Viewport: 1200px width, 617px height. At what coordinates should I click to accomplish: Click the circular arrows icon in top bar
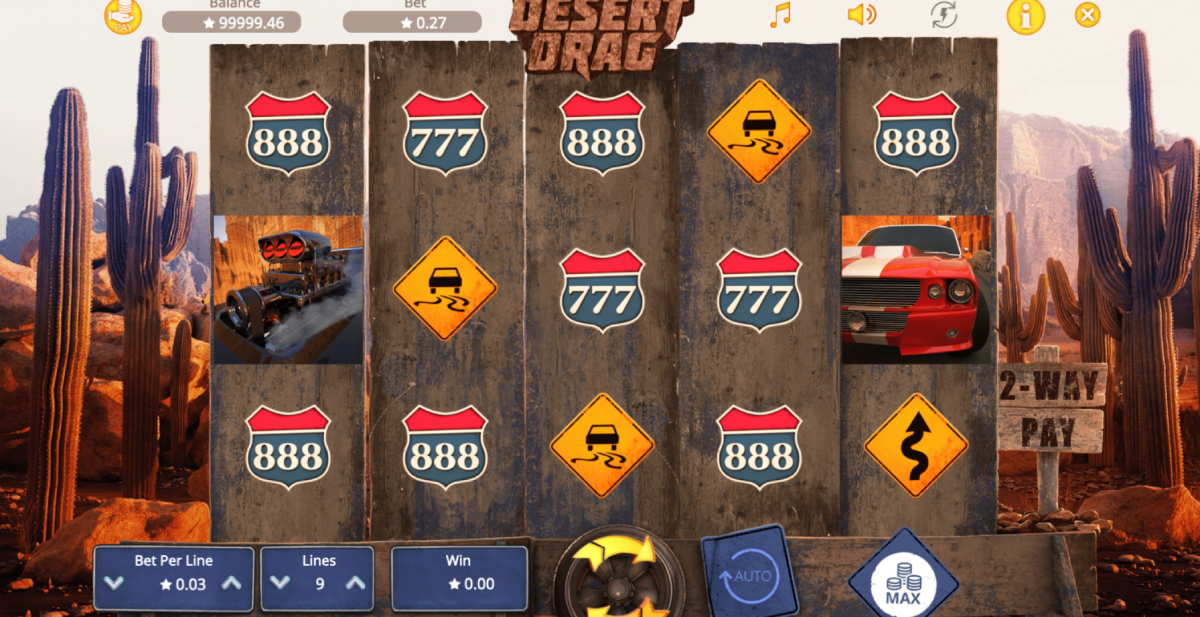pyautogui.click(x=943, y=14)
